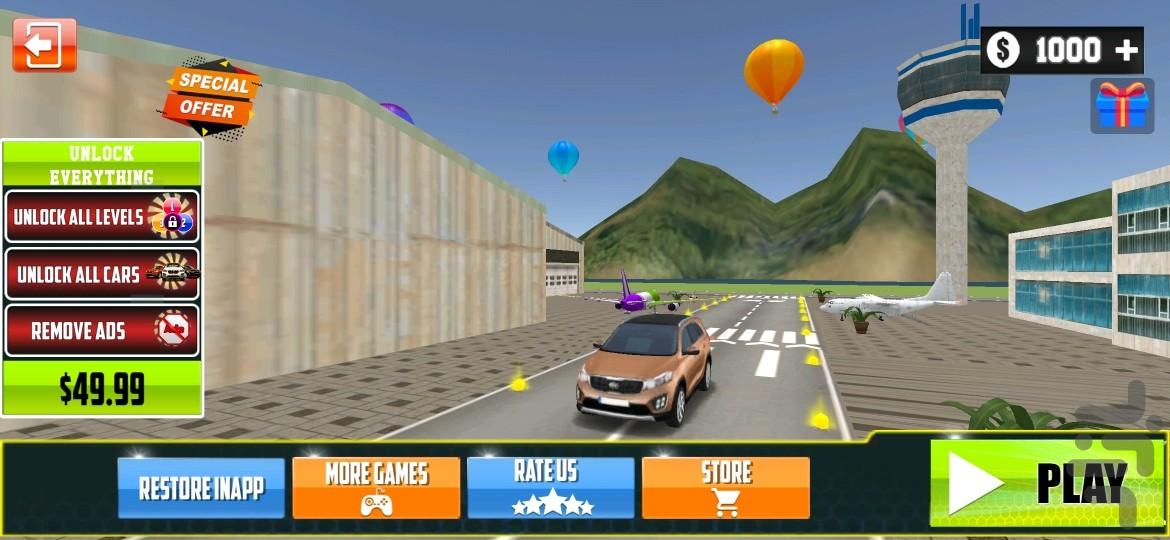The image size is (1170, 540).
Task: Open the gift box reward
Action: 1118,106
